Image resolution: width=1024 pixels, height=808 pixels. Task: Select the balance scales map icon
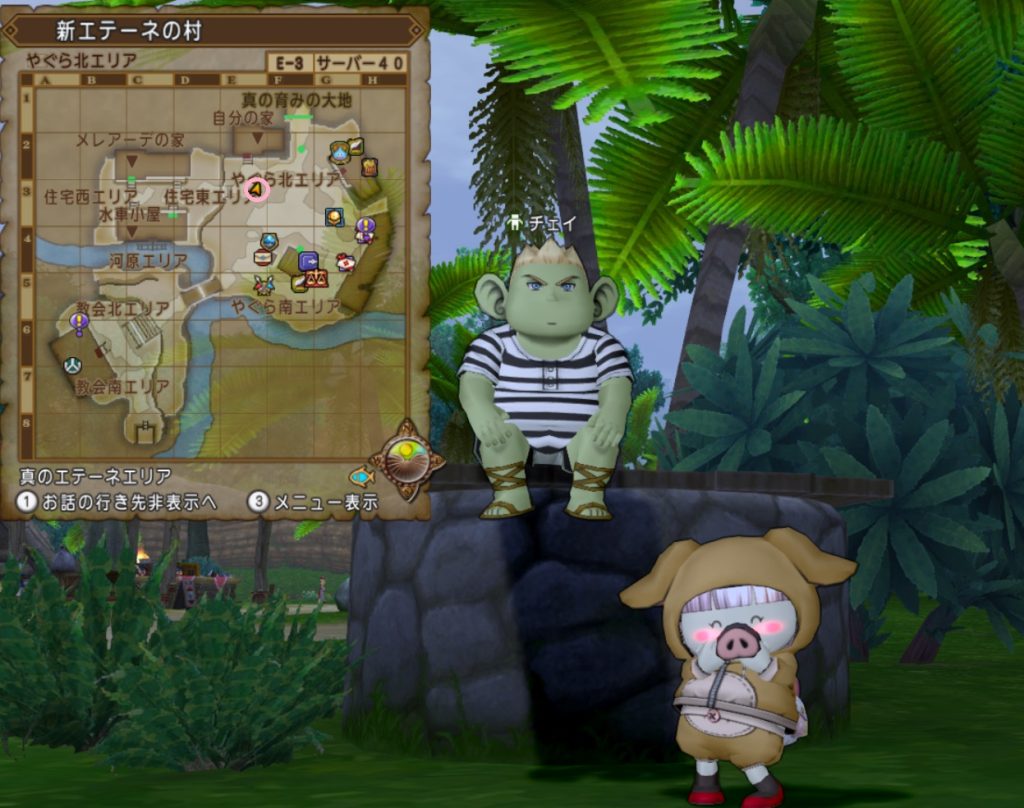pos(317,278)
